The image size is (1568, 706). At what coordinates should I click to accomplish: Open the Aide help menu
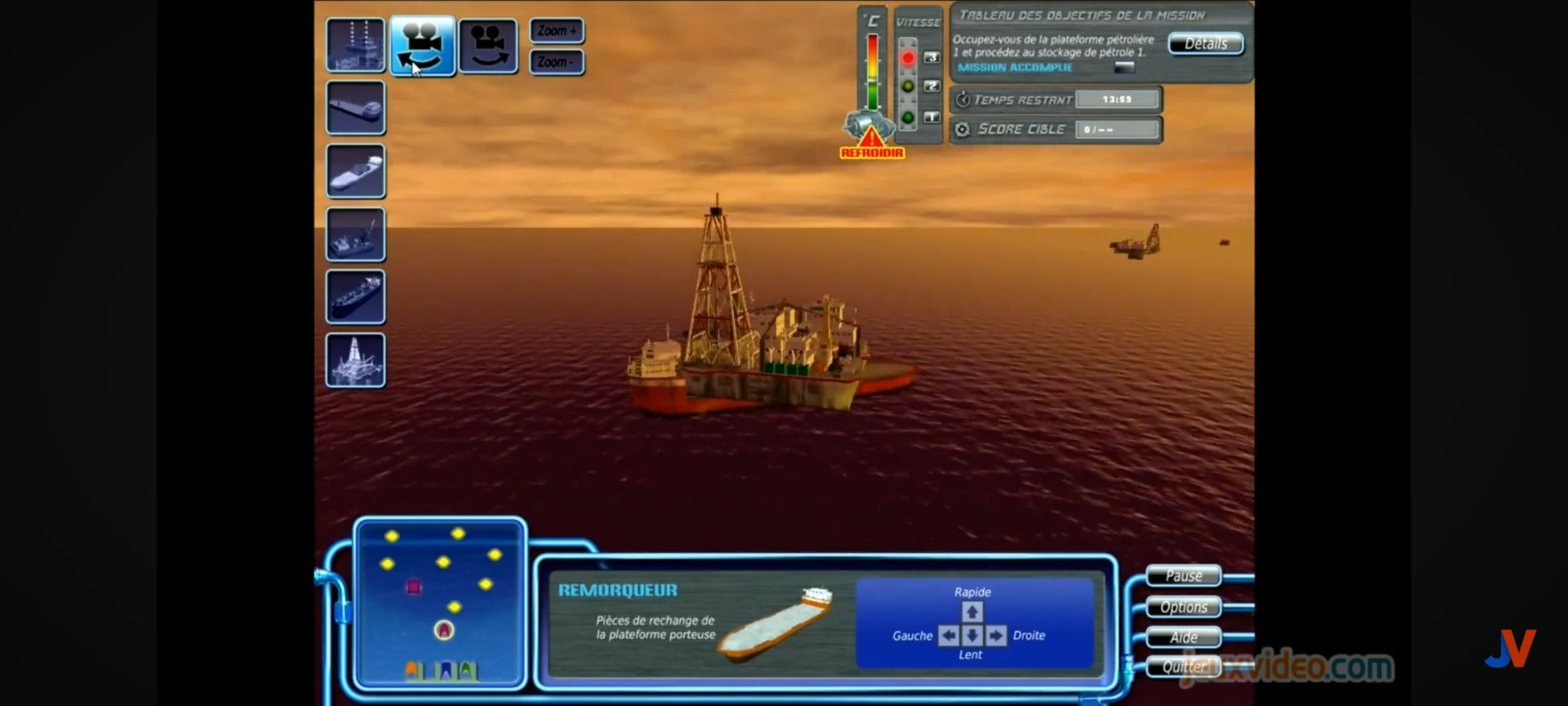1183,637
